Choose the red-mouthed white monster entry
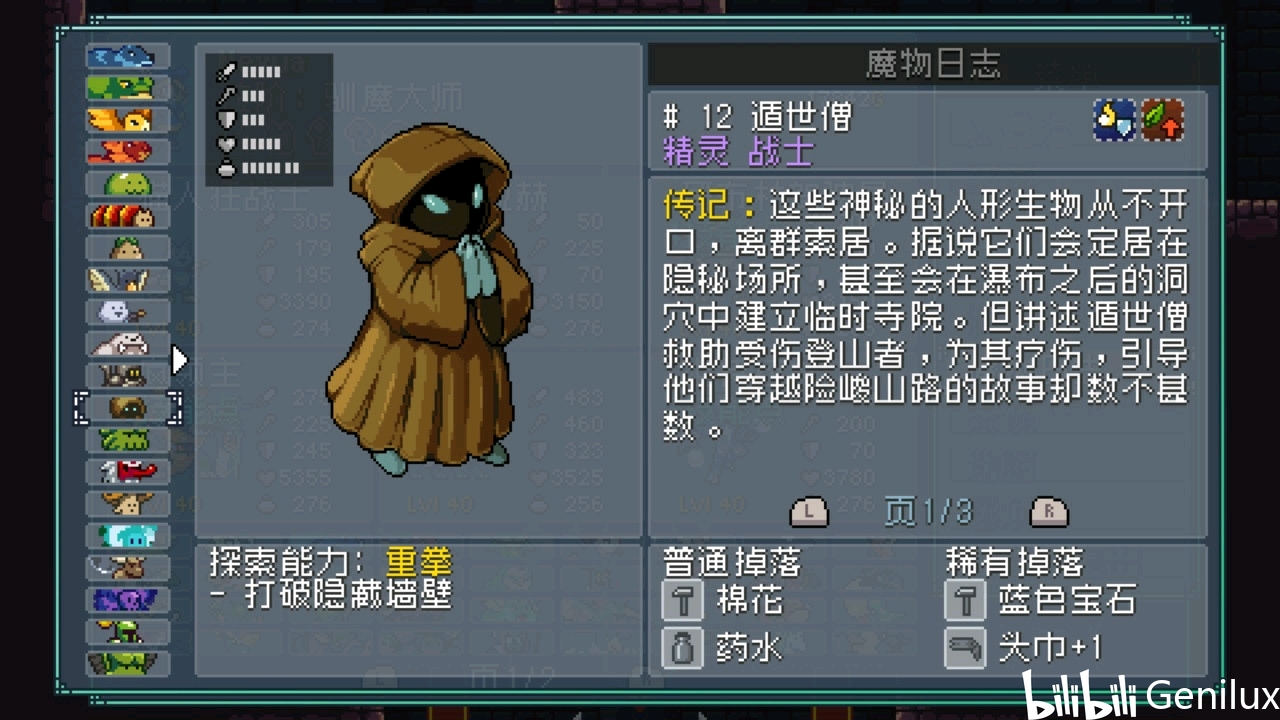This screenshot has width=1280, height=720. point(127,471)
